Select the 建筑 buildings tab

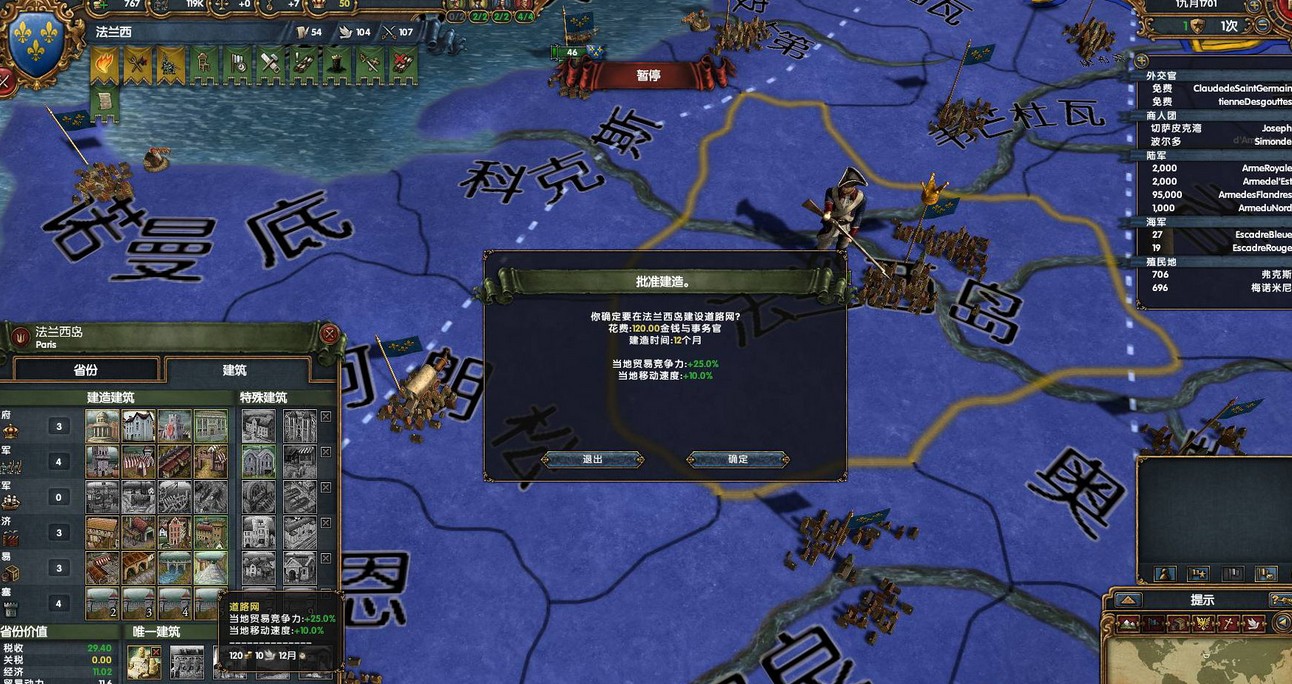pos(235,370)
